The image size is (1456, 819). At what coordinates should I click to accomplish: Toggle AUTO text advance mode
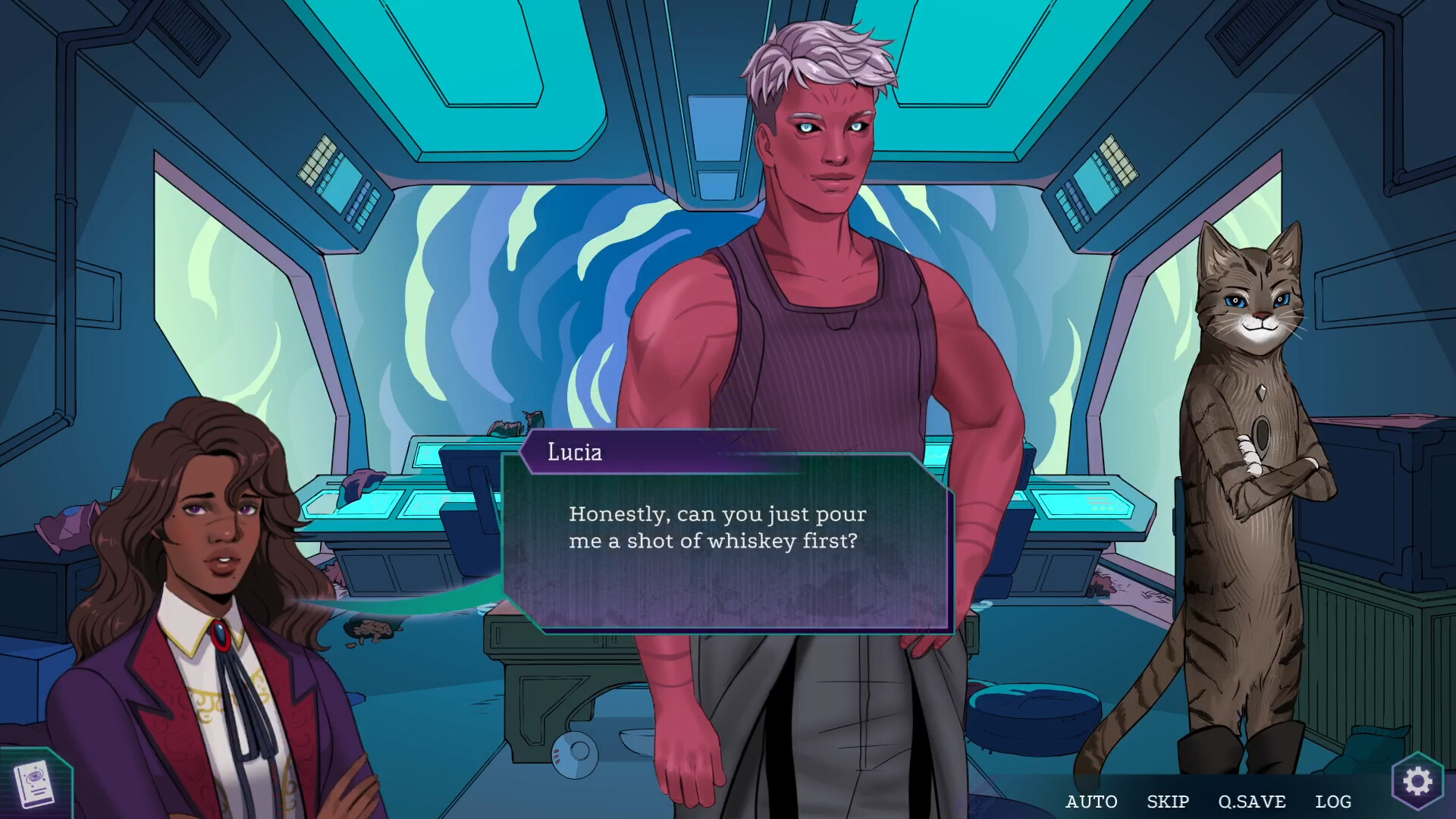(x=1092, y=802)
